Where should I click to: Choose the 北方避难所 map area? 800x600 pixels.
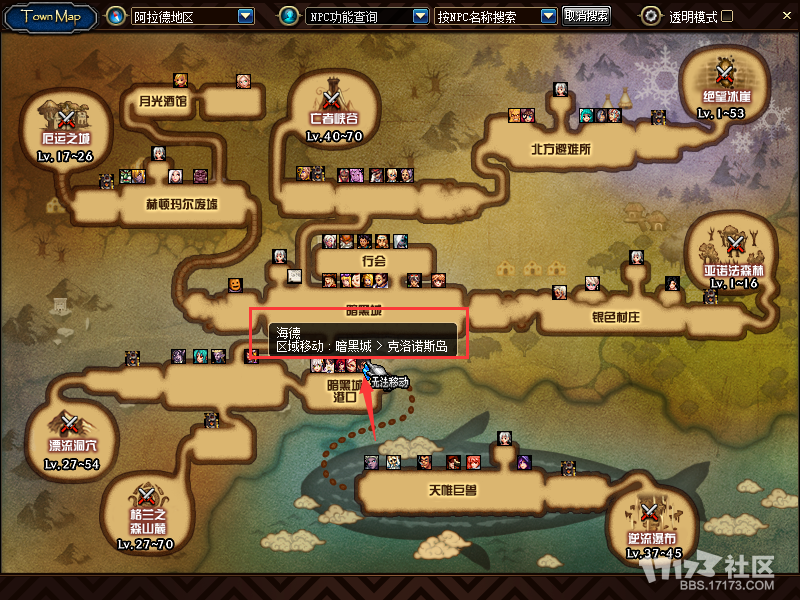[x=561, y=149]
